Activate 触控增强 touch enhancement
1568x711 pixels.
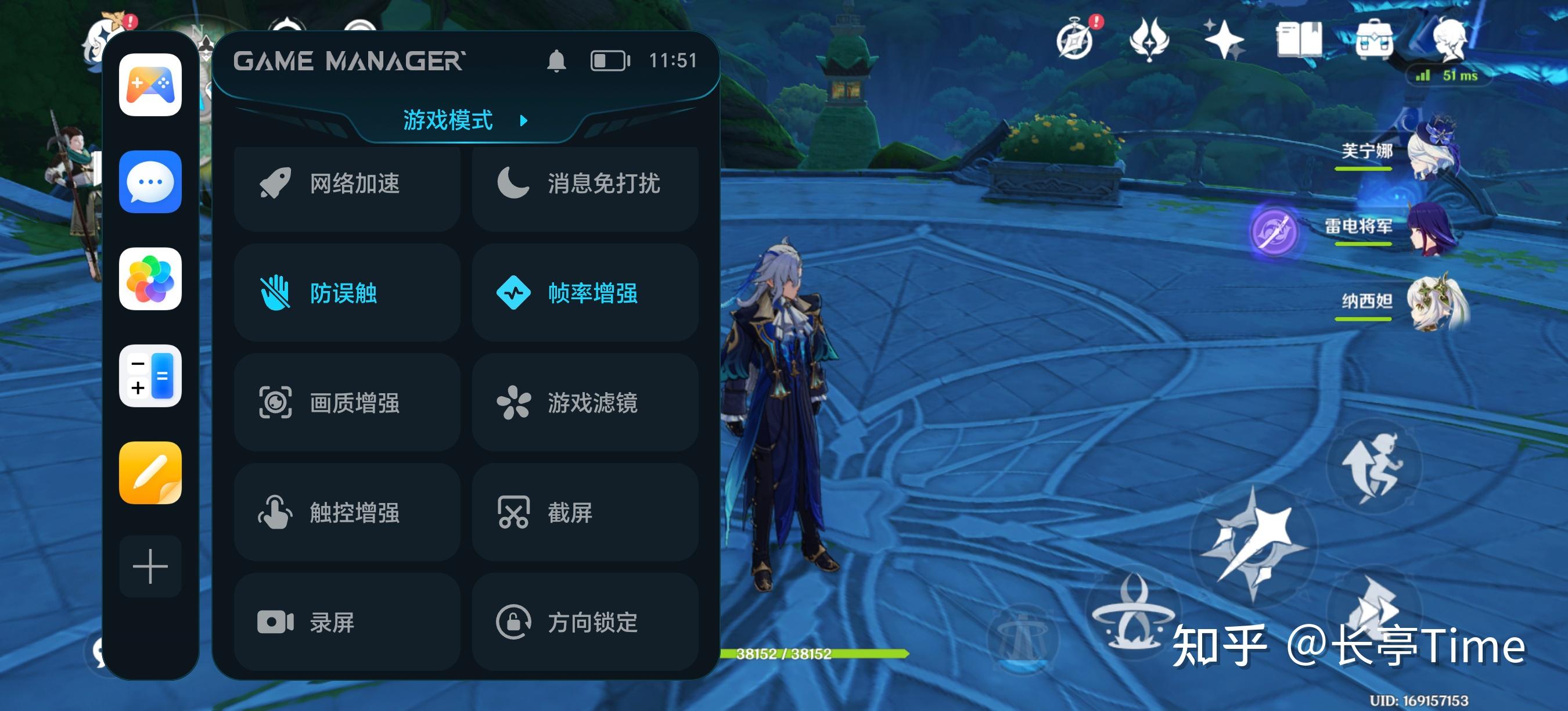347,512
